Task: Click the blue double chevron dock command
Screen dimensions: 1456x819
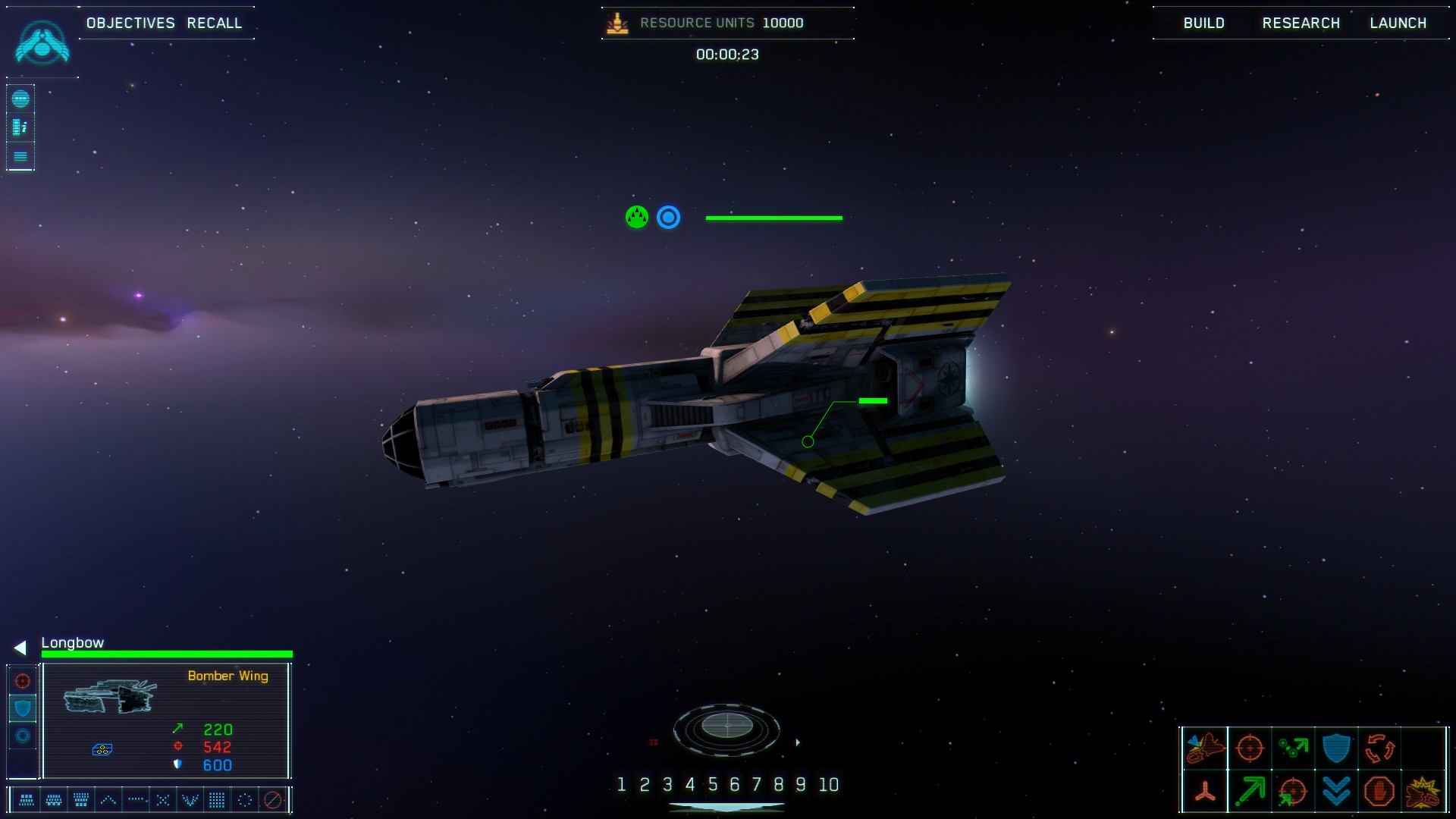Action: pos(1336,792)
